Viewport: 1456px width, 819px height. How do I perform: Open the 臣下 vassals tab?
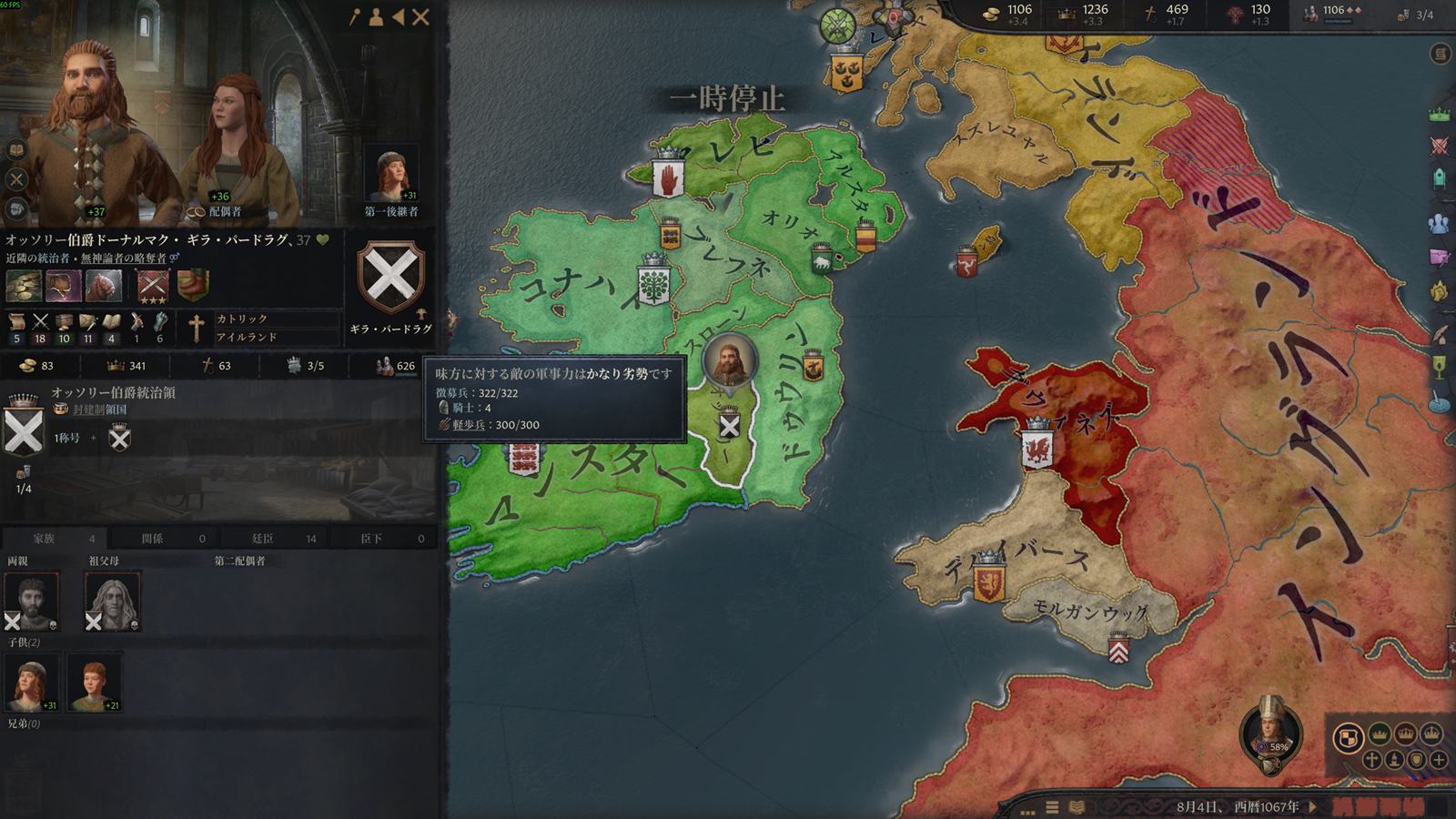click(370, 539)
